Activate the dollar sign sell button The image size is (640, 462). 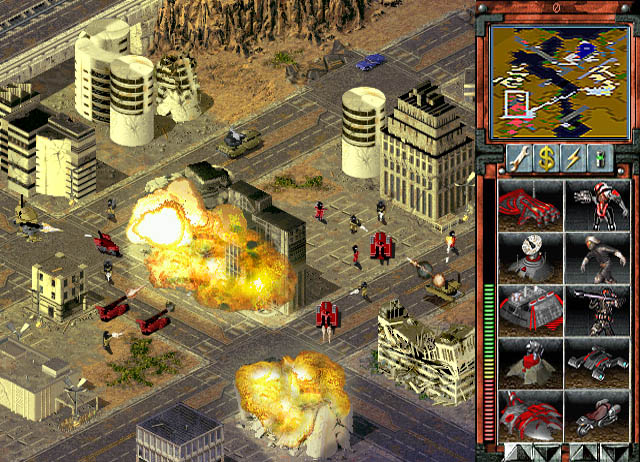click(x=545, y=156)
